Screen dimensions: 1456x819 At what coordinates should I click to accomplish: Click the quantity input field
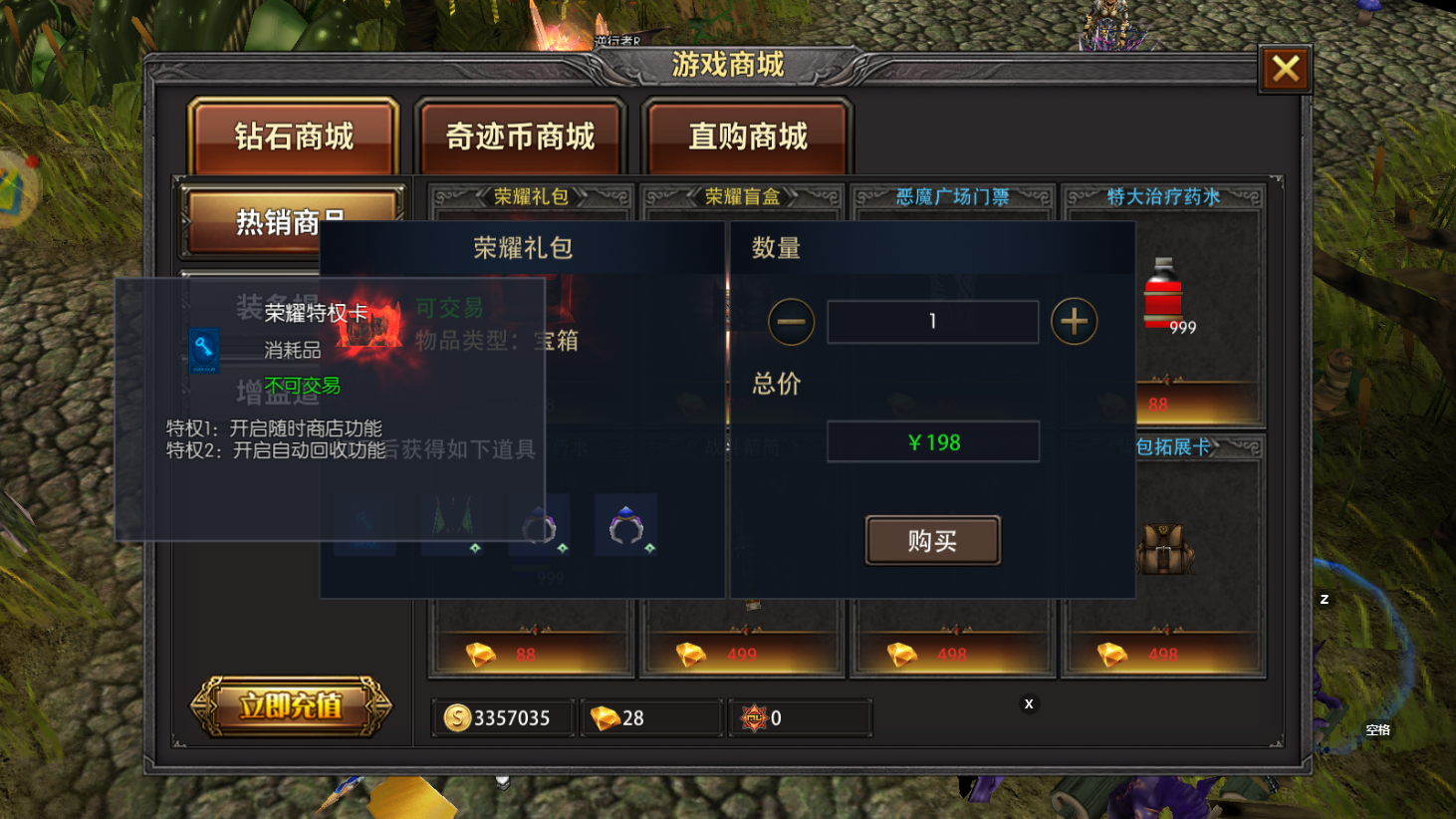932,322
